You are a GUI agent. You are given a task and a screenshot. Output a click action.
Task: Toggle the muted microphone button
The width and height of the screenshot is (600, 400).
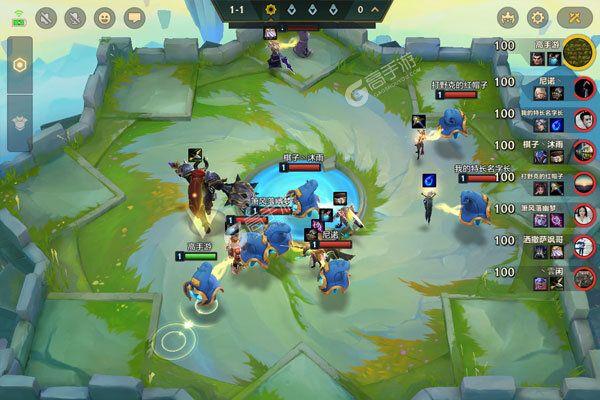pyautogui.click(x=75, y=18)
